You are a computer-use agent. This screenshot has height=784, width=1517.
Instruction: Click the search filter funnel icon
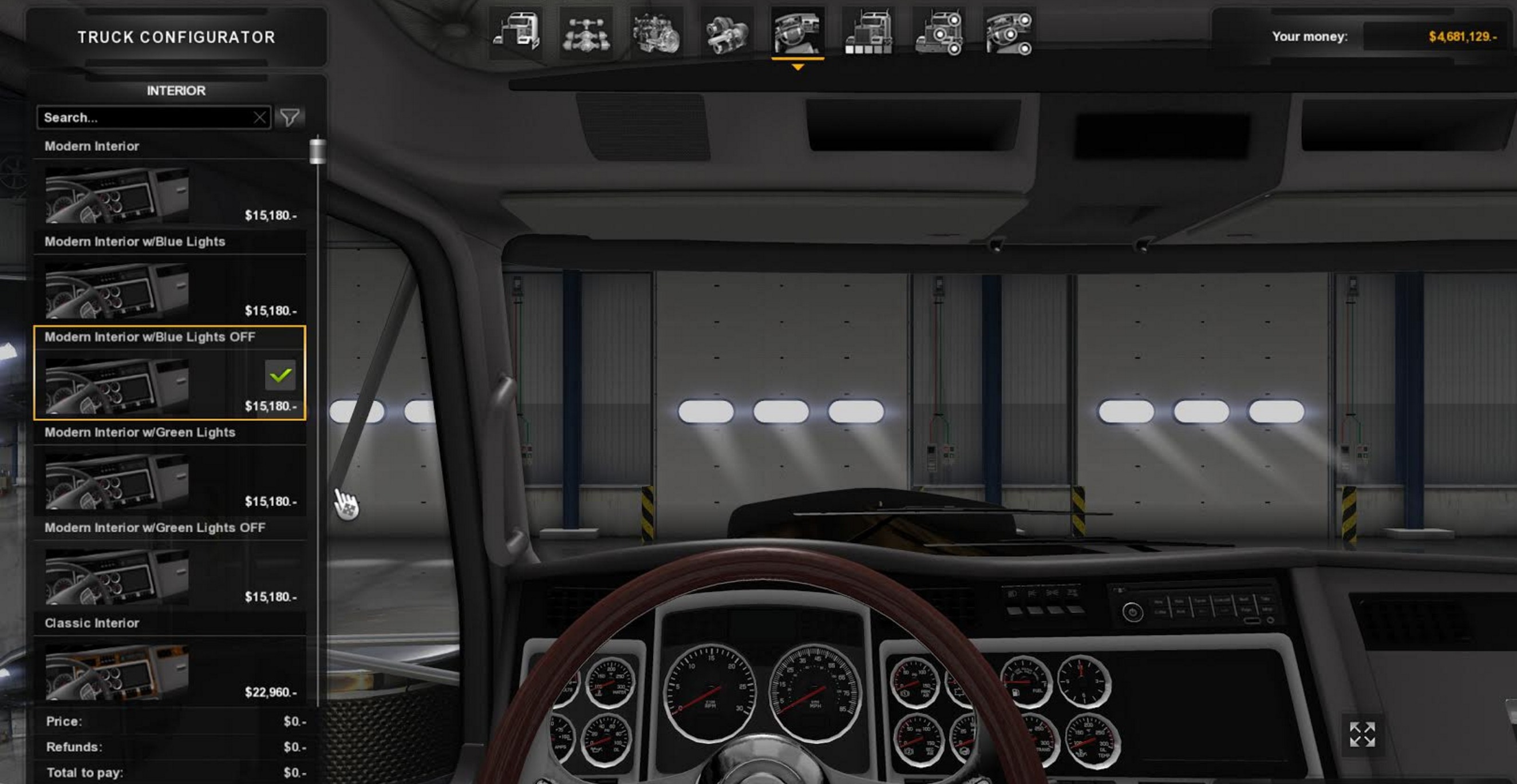click(x=291, y=117)
